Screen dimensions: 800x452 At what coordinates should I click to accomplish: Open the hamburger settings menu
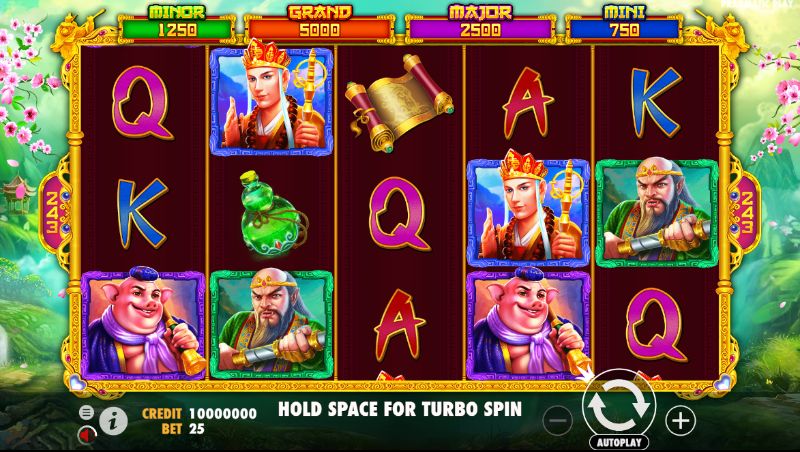pyautogui.click(x=87, y=412)
